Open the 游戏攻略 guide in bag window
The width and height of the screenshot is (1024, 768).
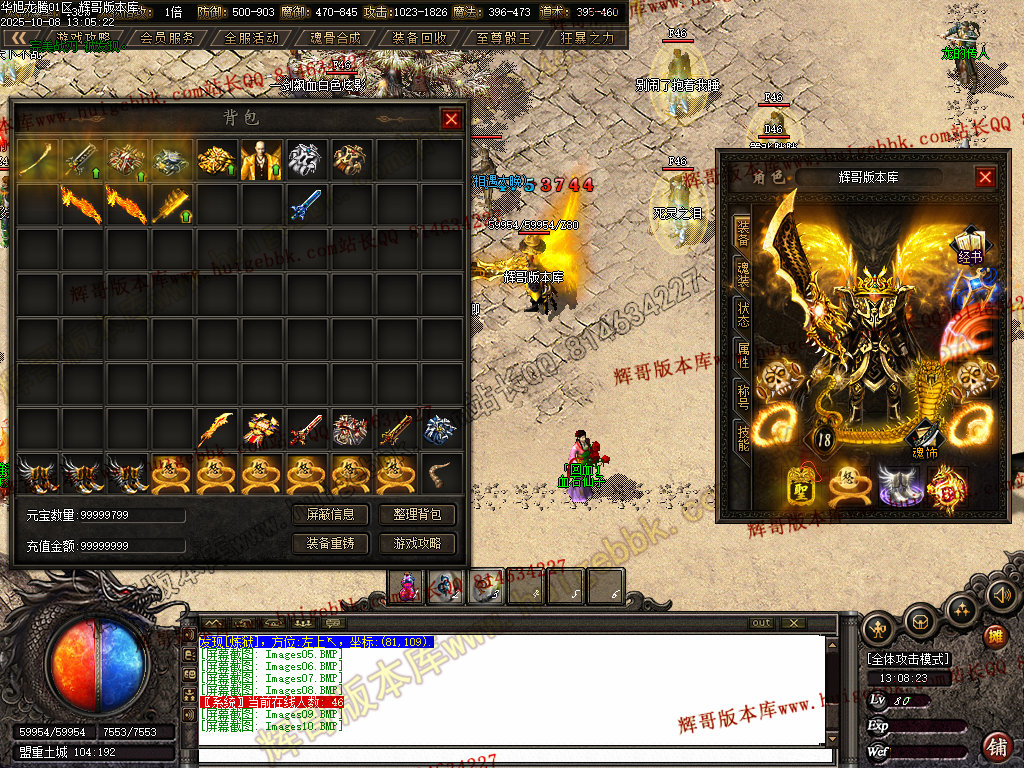tap(417, 544)
